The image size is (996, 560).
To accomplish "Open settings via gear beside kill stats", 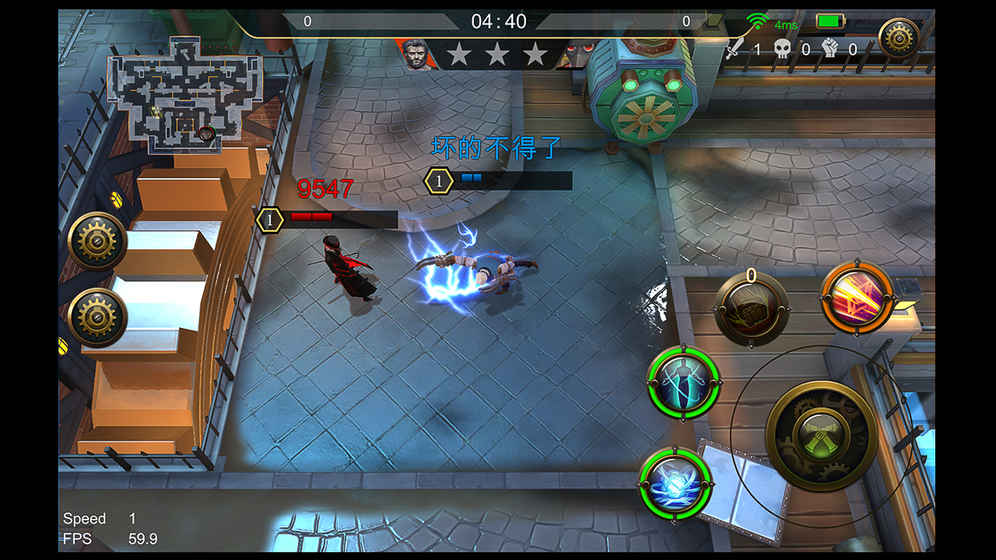I will tap(898, 38).
